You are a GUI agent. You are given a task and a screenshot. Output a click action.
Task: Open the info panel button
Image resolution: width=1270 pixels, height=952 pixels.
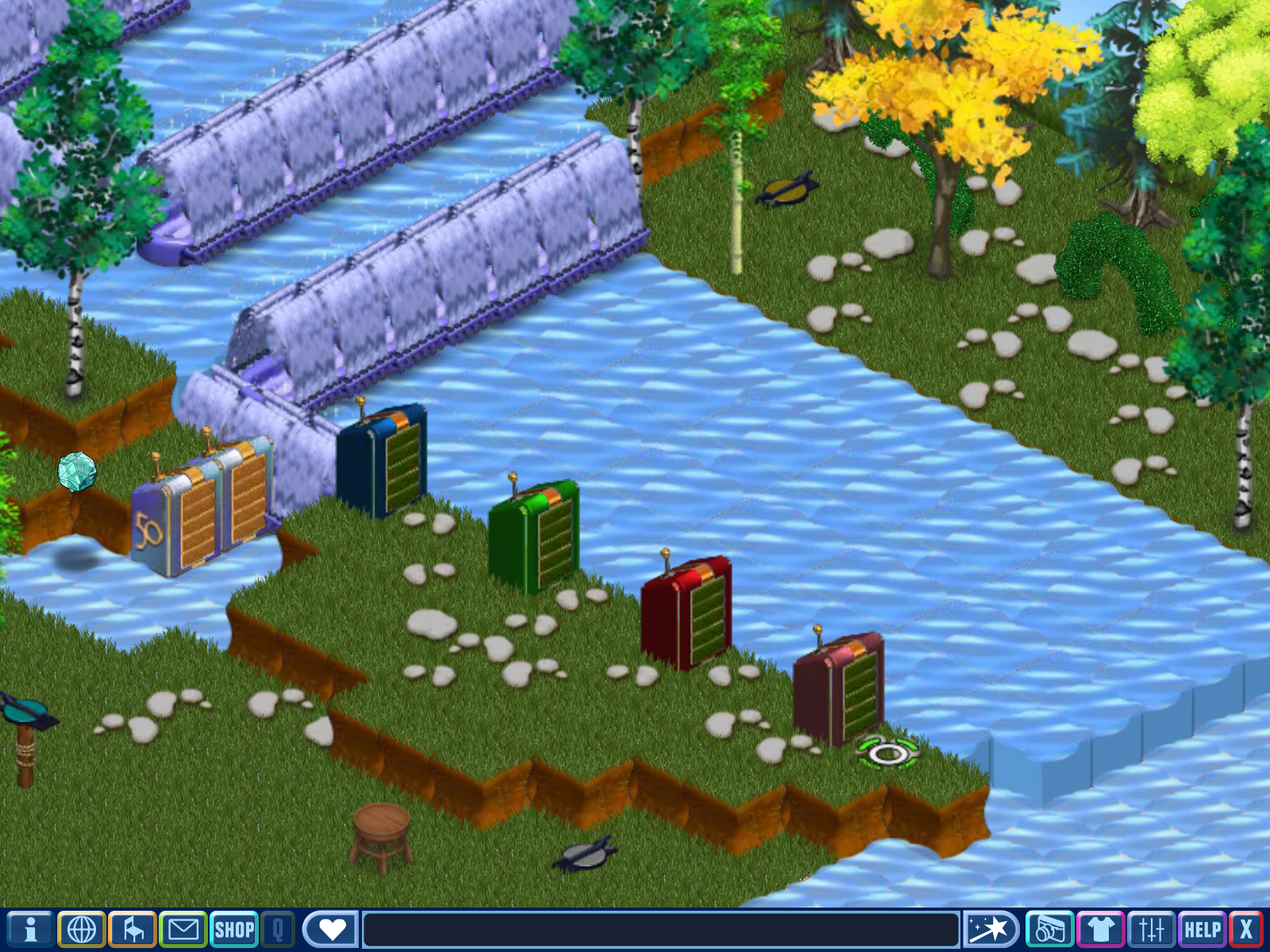[30, 929]
